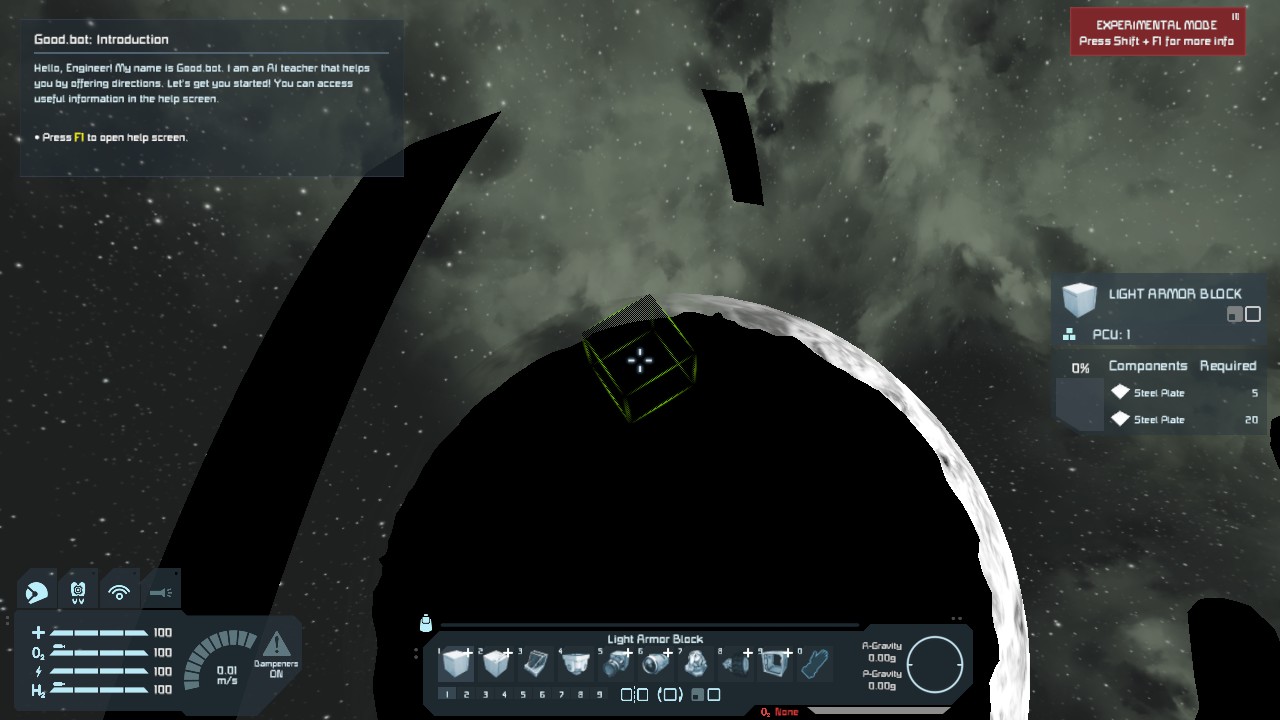Image resolution: width=1280 pixels, height=720 pixels.
Task: Toggle the block size icon in toolbar
Action: tap(706, 694)
